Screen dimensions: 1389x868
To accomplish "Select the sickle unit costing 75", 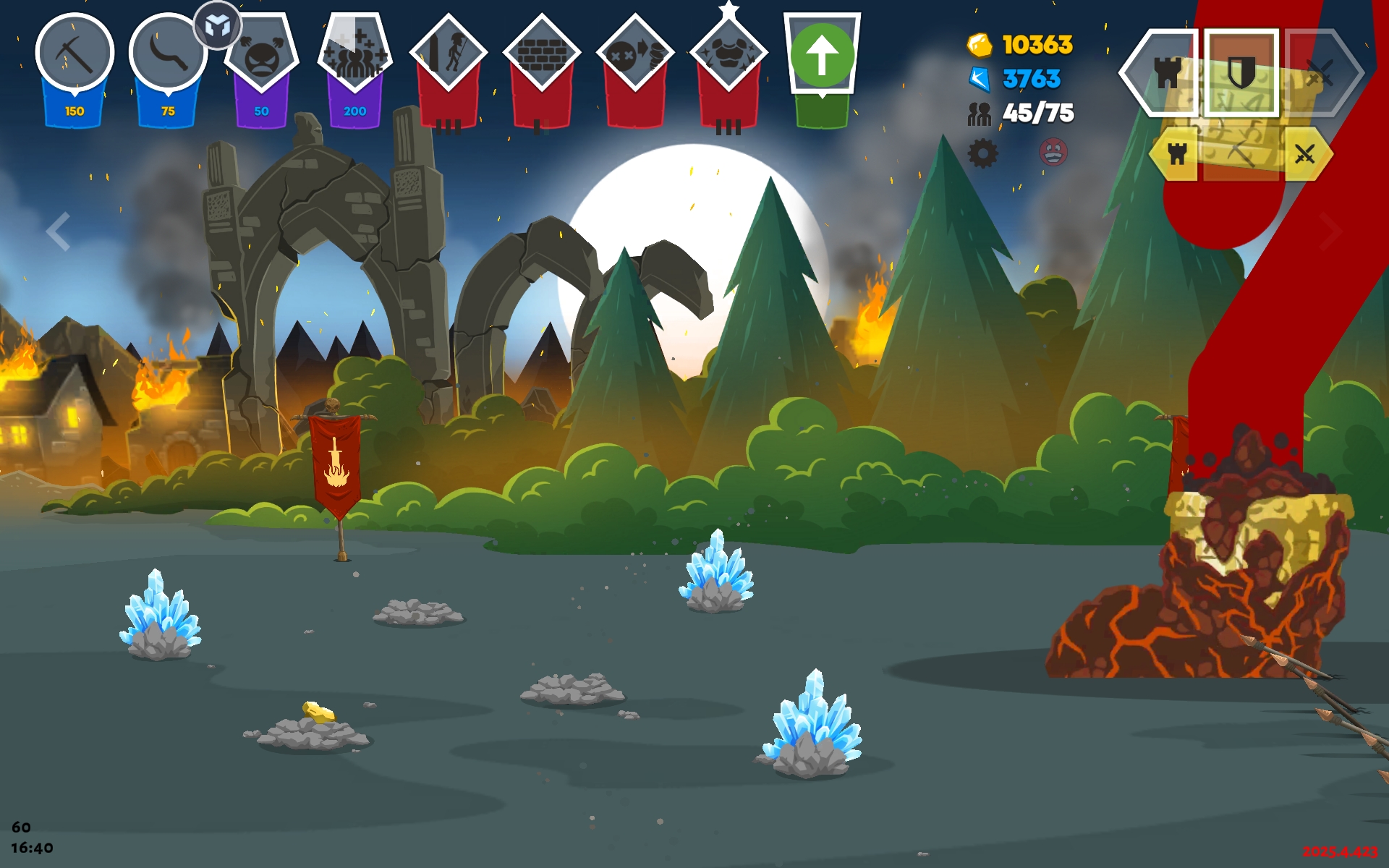I will 168,54.
